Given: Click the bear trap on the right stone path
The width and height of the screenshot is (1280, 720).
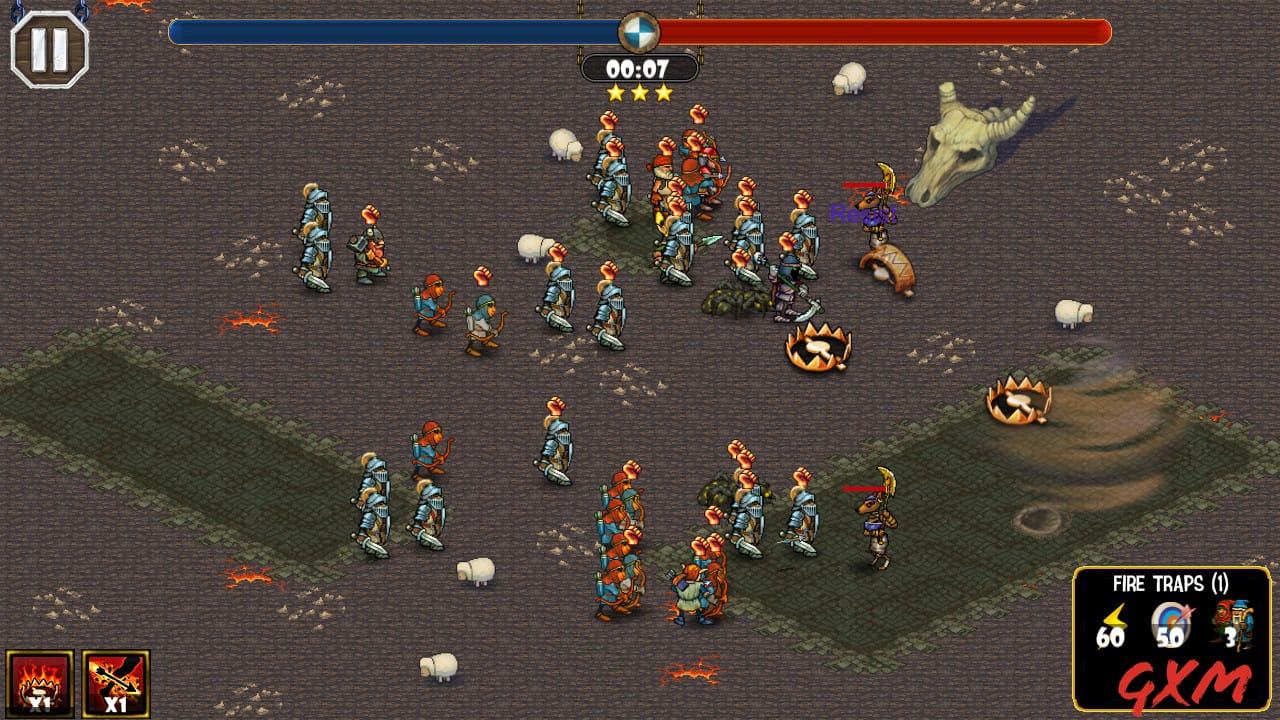Looking at the screenshot, I should (1020, 400).
